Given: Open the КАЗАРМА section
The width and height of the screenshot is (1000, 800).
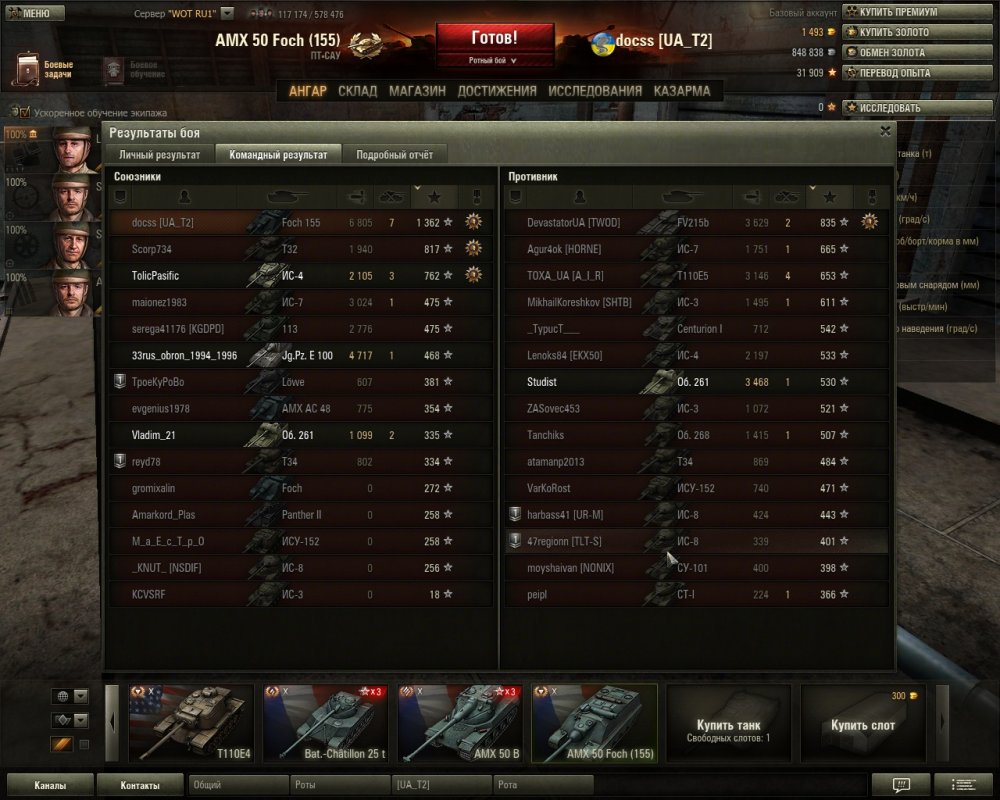Looking at the screenshot, I should coord(682,91).
